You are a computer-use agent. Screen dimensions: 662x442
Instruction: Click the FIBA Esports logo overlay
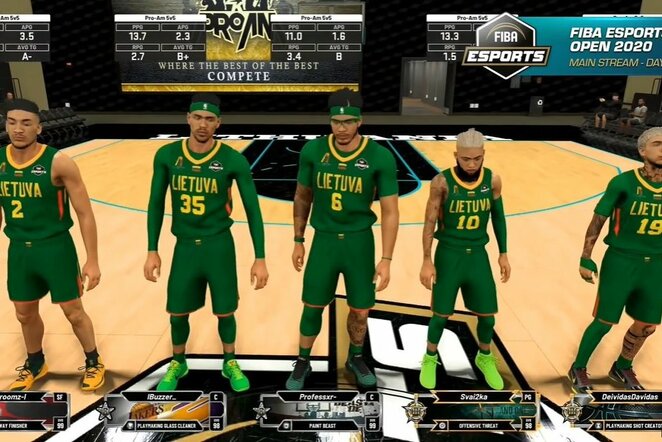coord(506,46)
